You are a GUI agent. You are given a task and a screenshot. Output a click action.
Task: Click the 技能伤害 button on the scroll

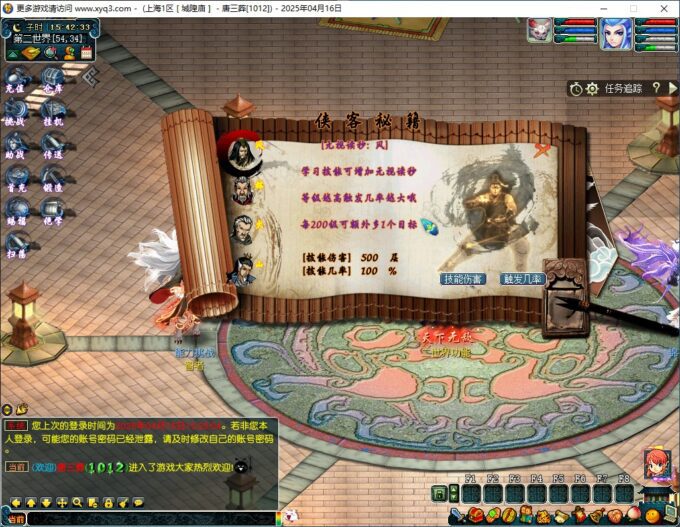463,279
